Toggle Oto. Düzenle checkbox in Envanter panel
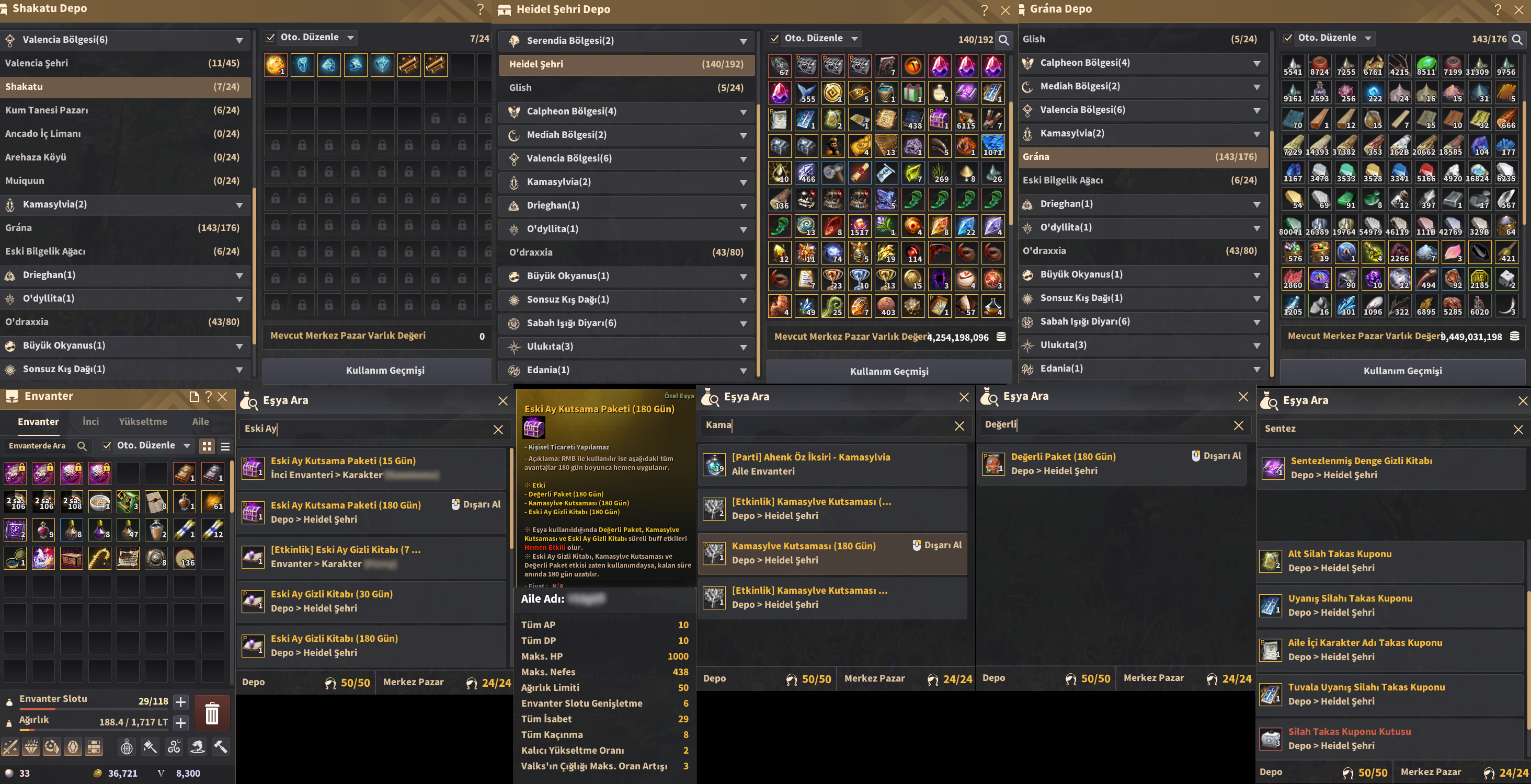Screen dimensions: 1531x784 pos(106,445)
